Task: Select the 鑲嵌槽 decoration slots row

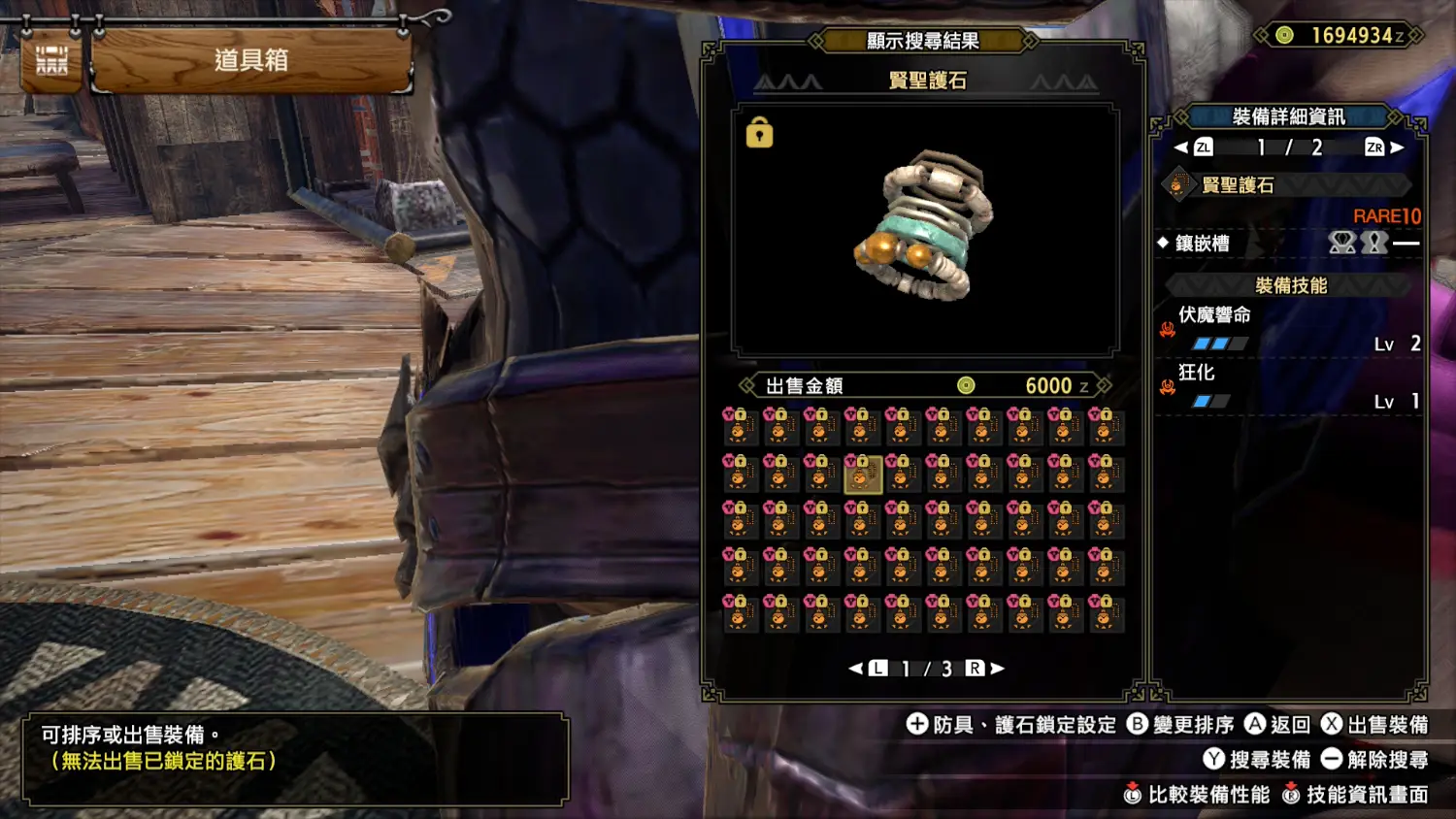Action: click(1289, 243)
